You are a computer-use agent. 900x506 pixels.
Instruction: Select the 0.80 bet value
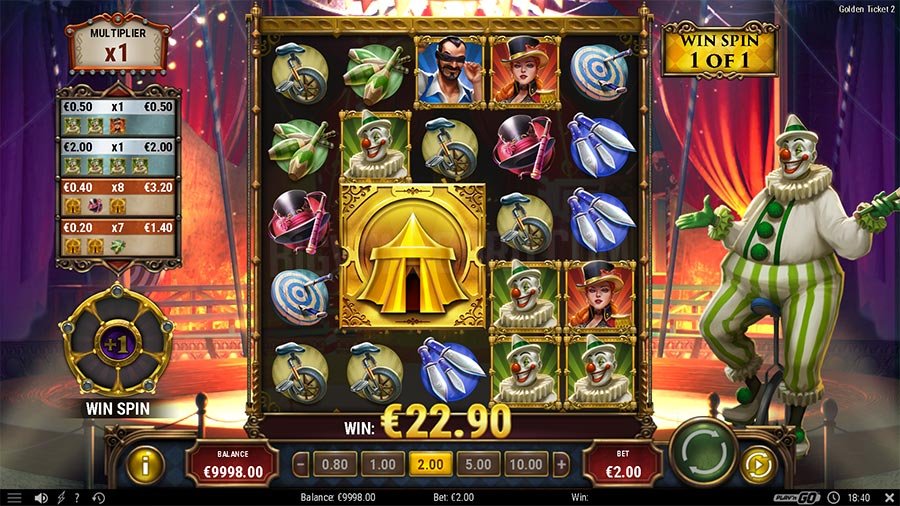coord(336,464)
